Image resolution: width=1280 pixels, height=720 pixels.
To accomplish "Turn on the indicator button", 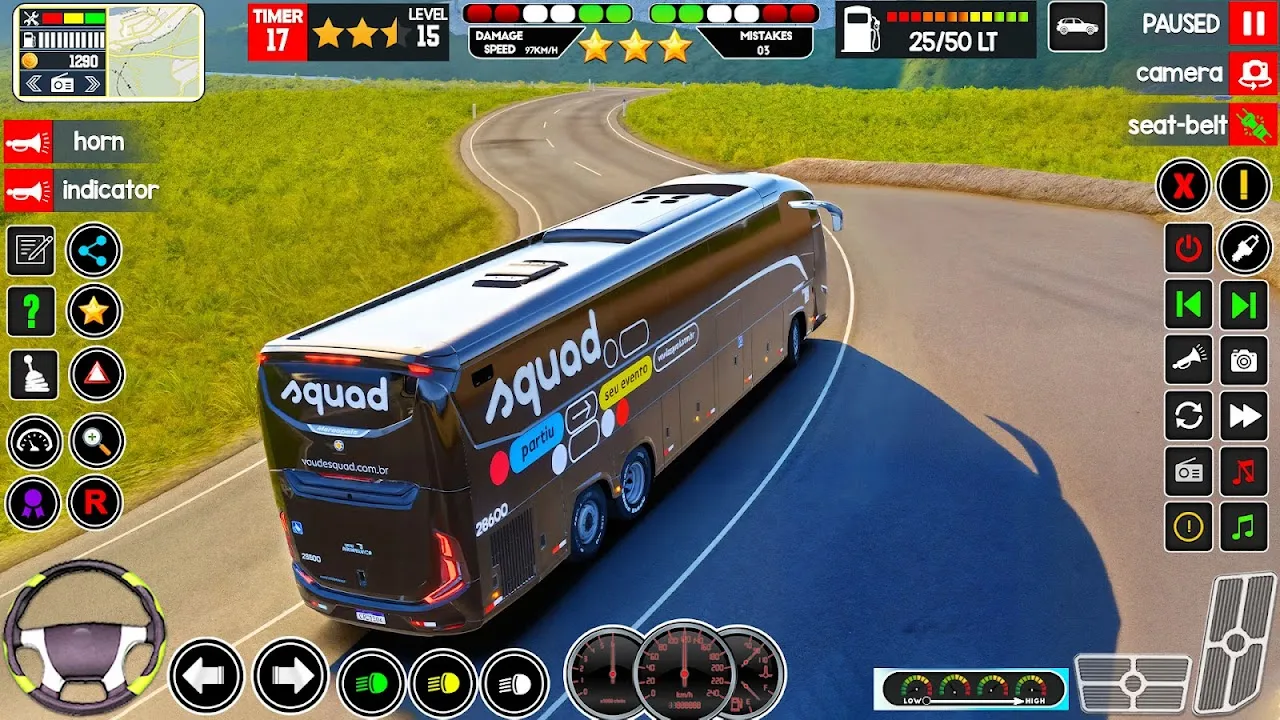I will tap(29, 190).
